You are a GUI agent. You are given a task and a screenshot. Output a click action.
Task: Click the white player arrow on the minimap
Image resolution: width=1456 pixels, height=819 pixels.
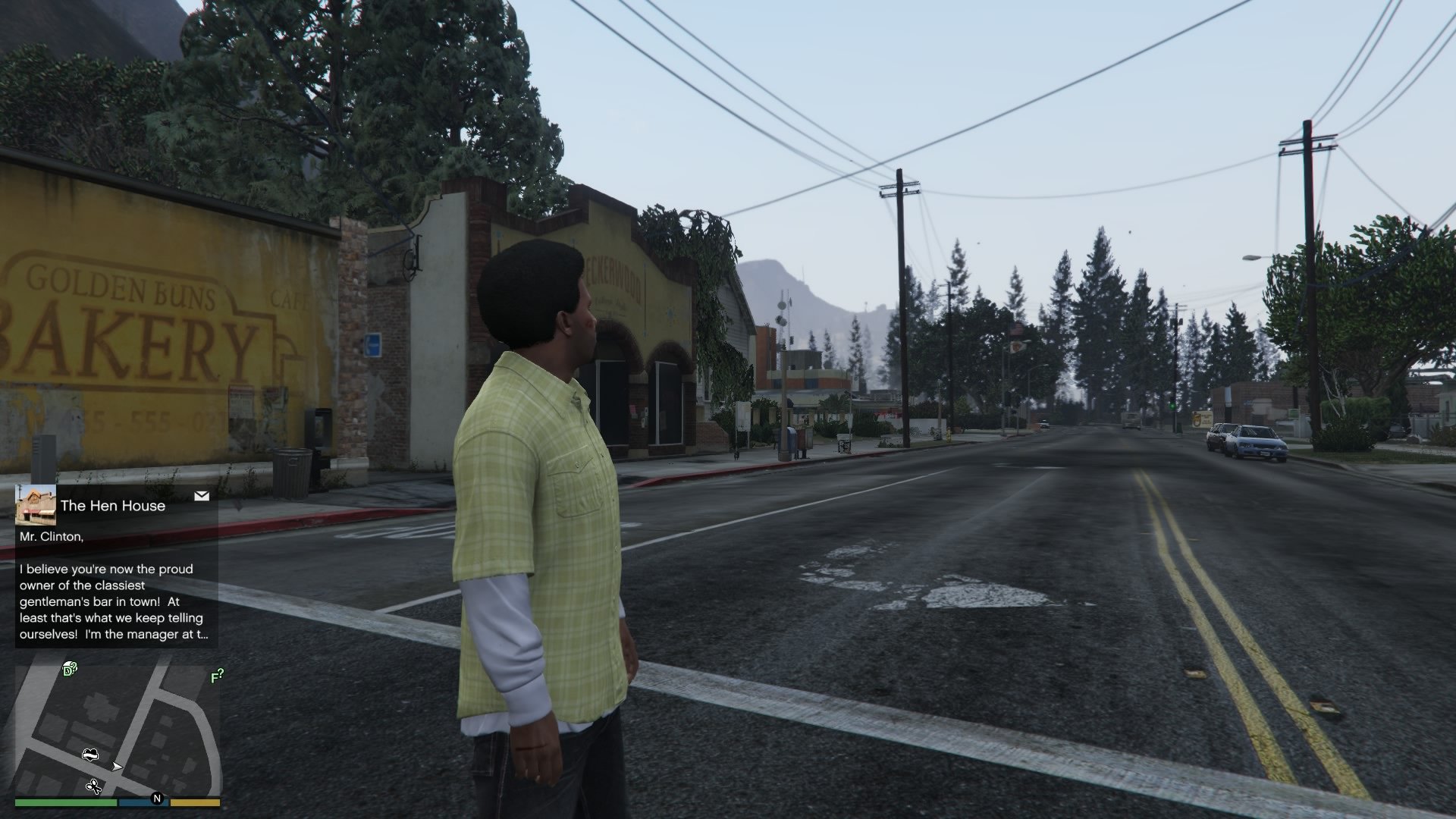116,767
